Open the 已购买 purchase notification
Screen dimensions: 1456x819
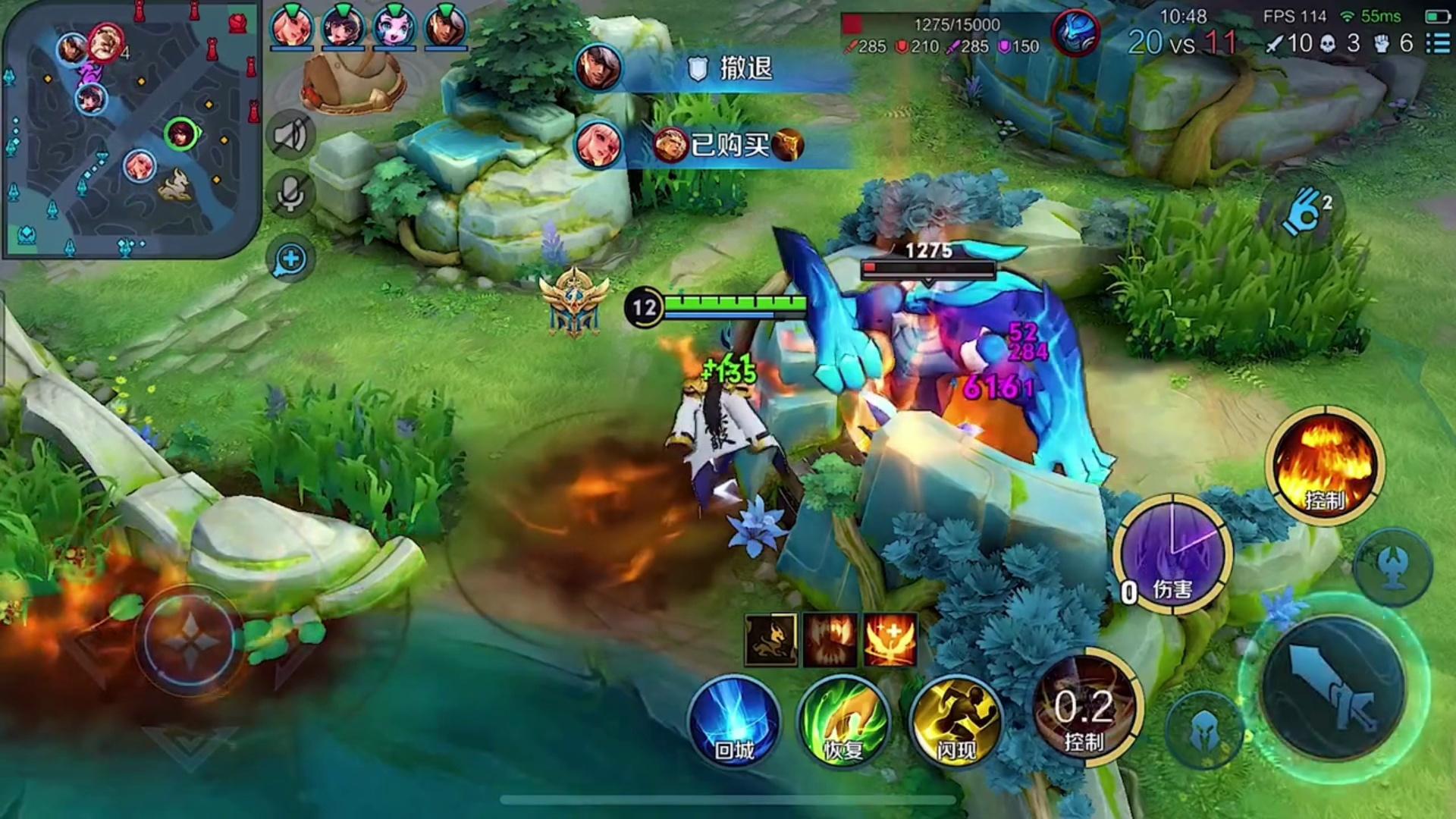[x=728, y=144]
